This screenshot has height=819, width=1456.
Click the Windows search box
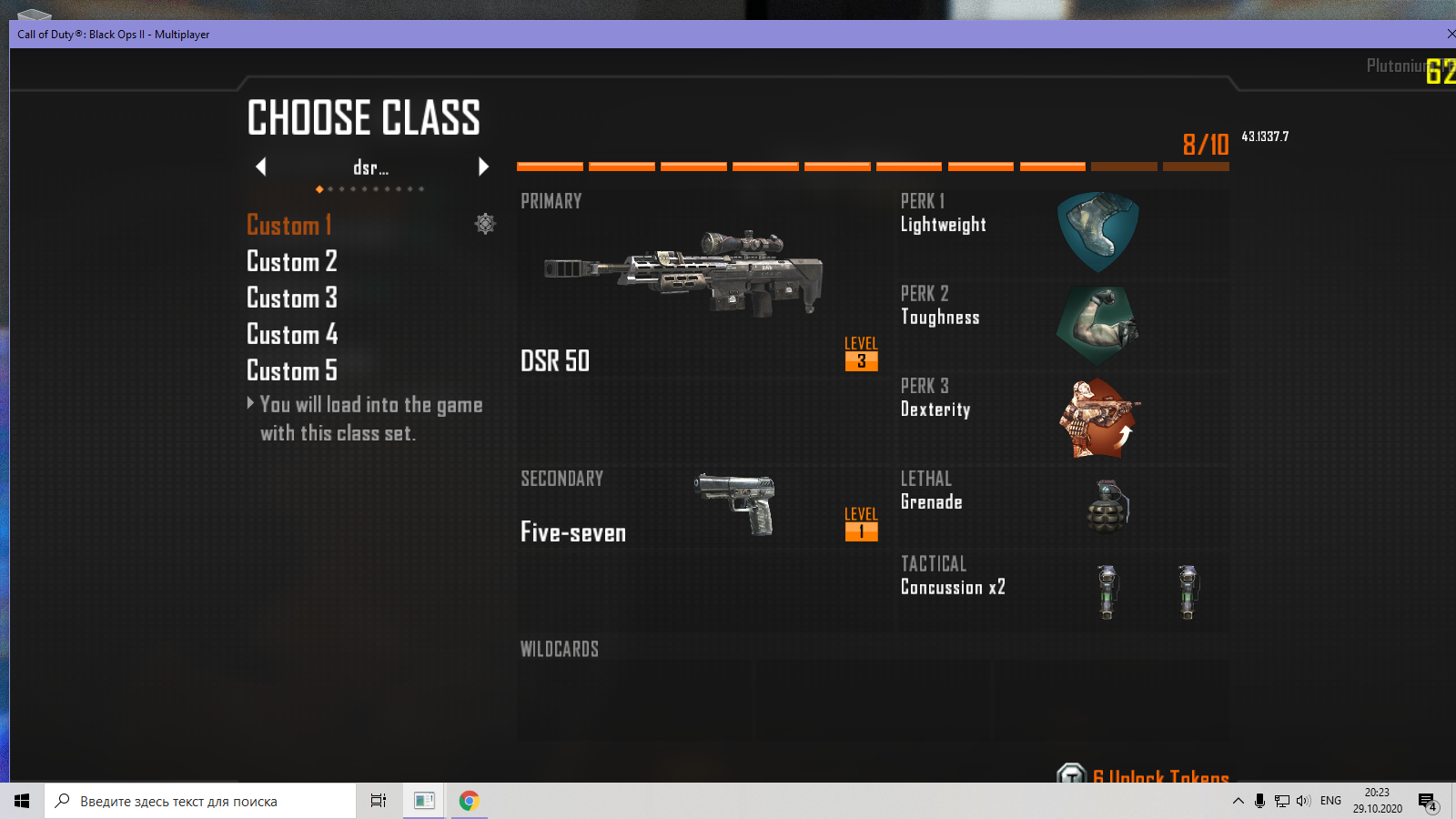pyautogui.click(x=200, y=801)
